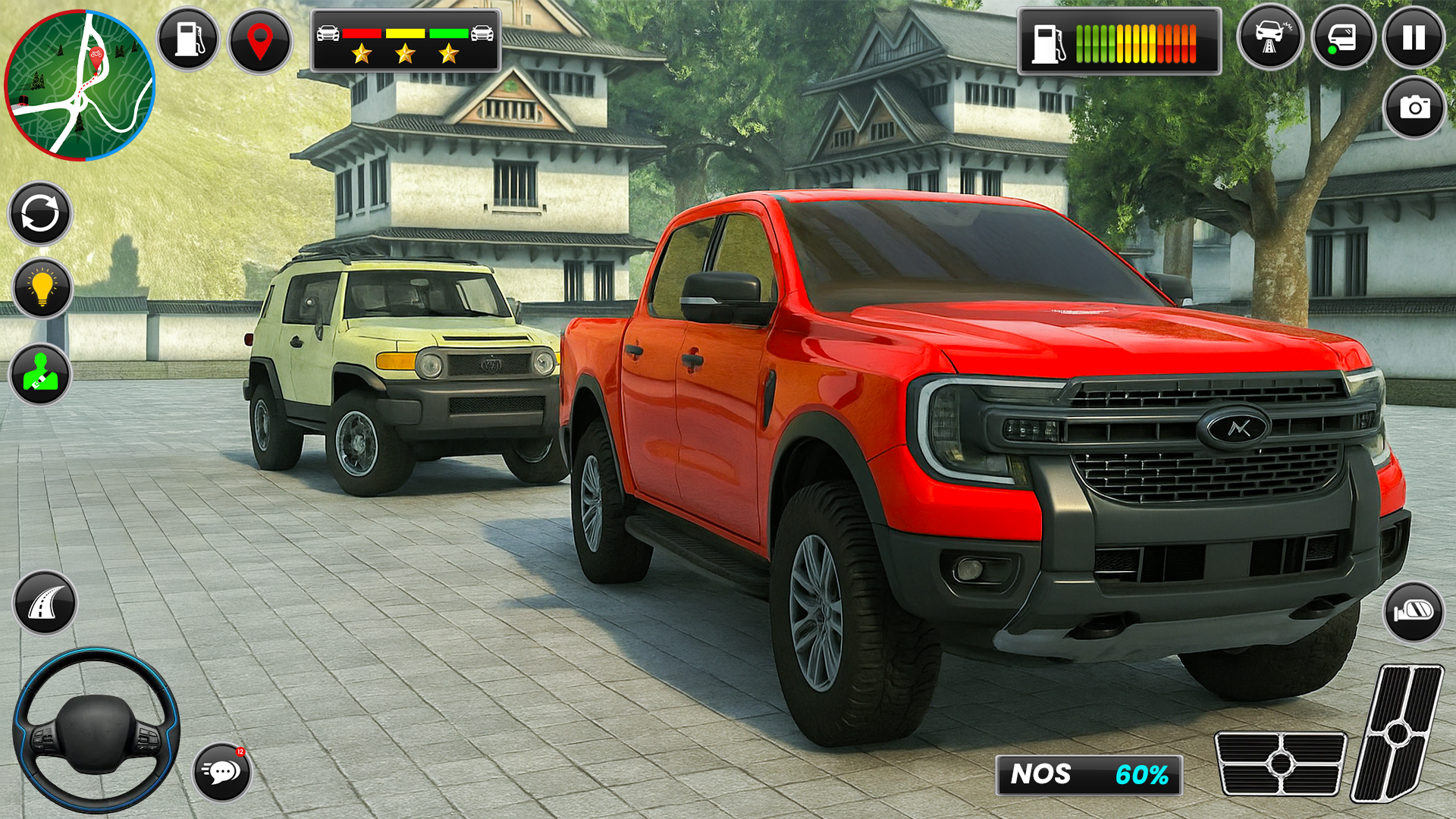The width and height of the screenshot is (1456, 819).
Task: Select the vehicle health bar with car icons
Action: 404,33
